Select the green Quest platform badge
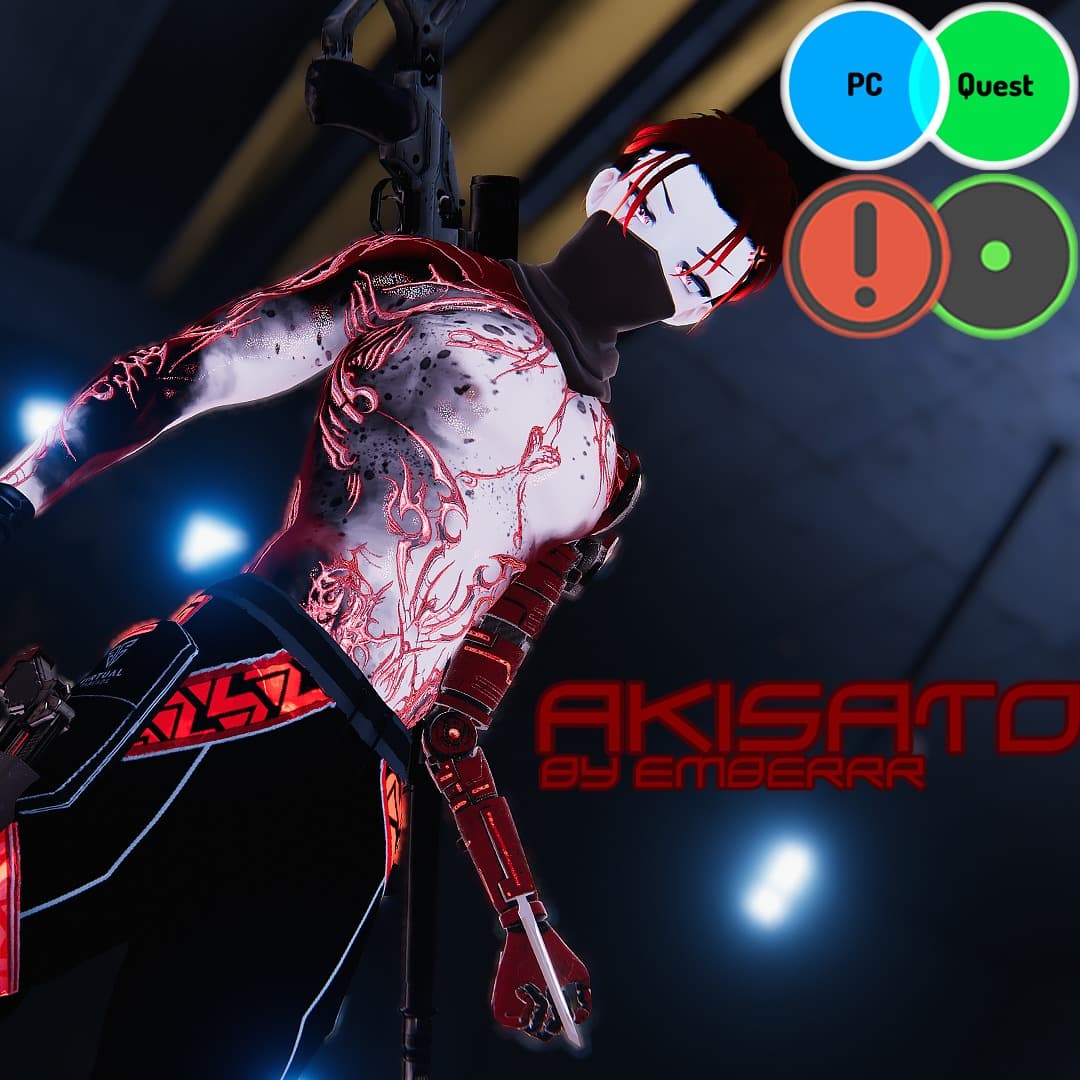The width and height of the screenshot is (1080, 1080). point(998,86)
